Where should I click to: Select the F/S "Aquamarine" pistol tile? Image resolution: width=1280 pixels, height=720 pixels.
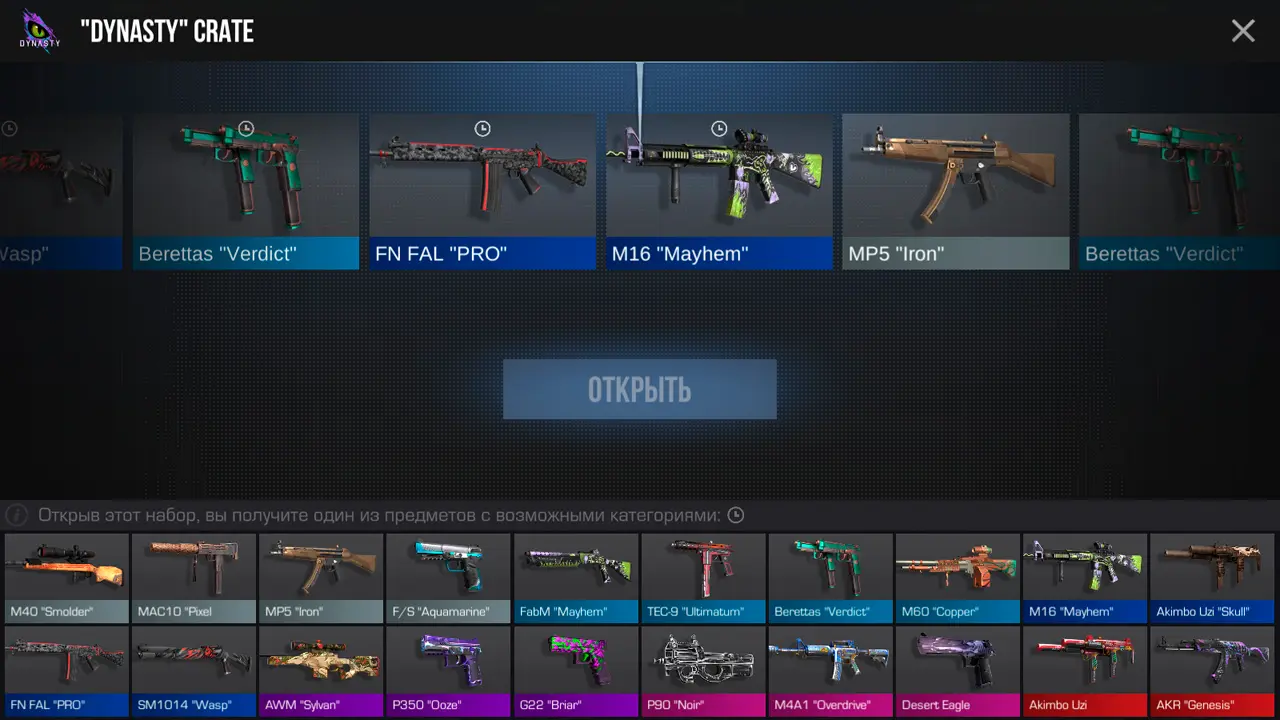tap(448, 578)
